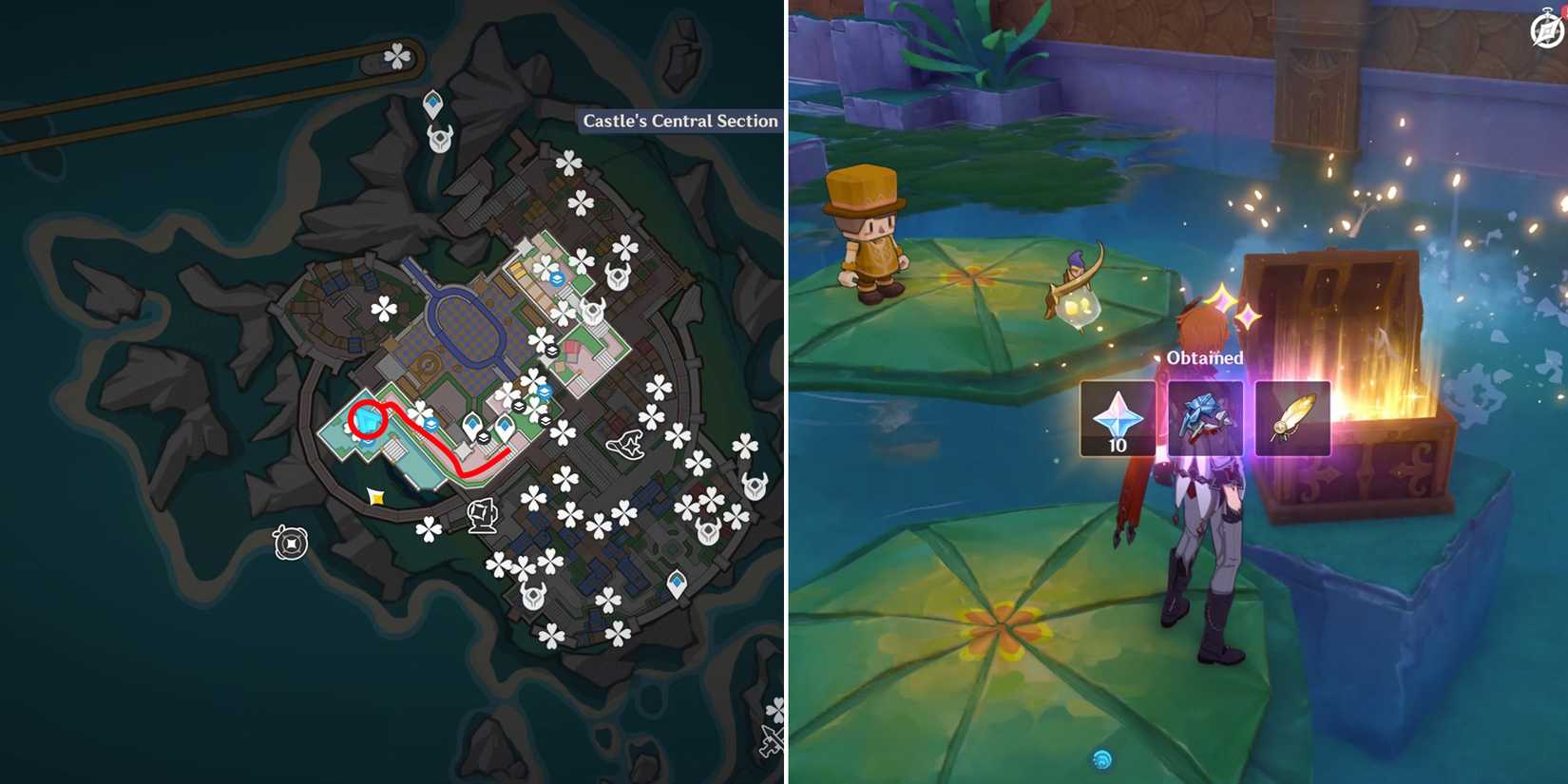The width and height of the screenshot is (1568, 784).
Task: Select the black stacked-ore marker near the waypoints
Action: (482, 438)
